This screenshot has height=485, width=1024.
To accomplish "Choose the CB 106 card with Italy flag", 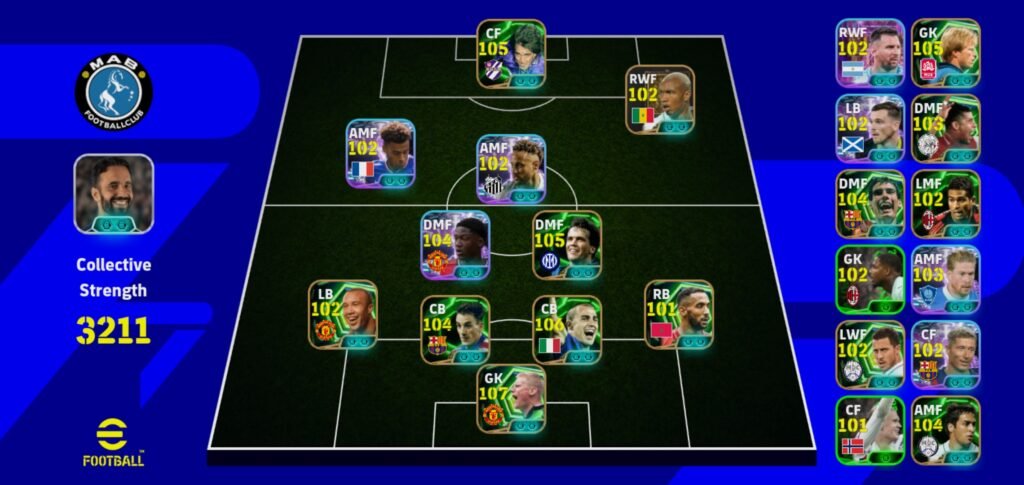I will point(566,329).
